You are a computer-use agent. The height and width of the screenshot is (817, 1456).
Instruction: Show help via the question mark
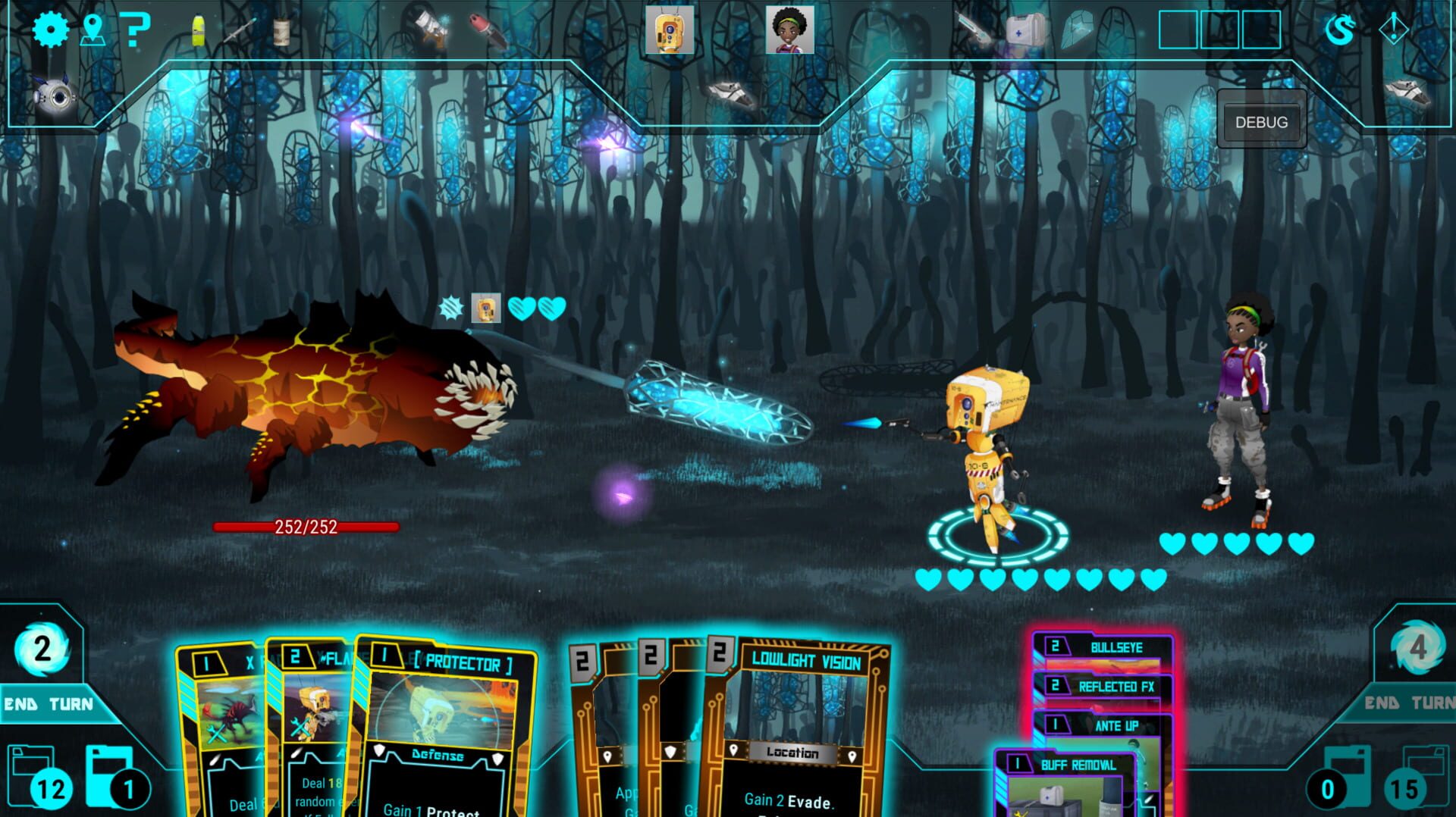pos(135,30)
